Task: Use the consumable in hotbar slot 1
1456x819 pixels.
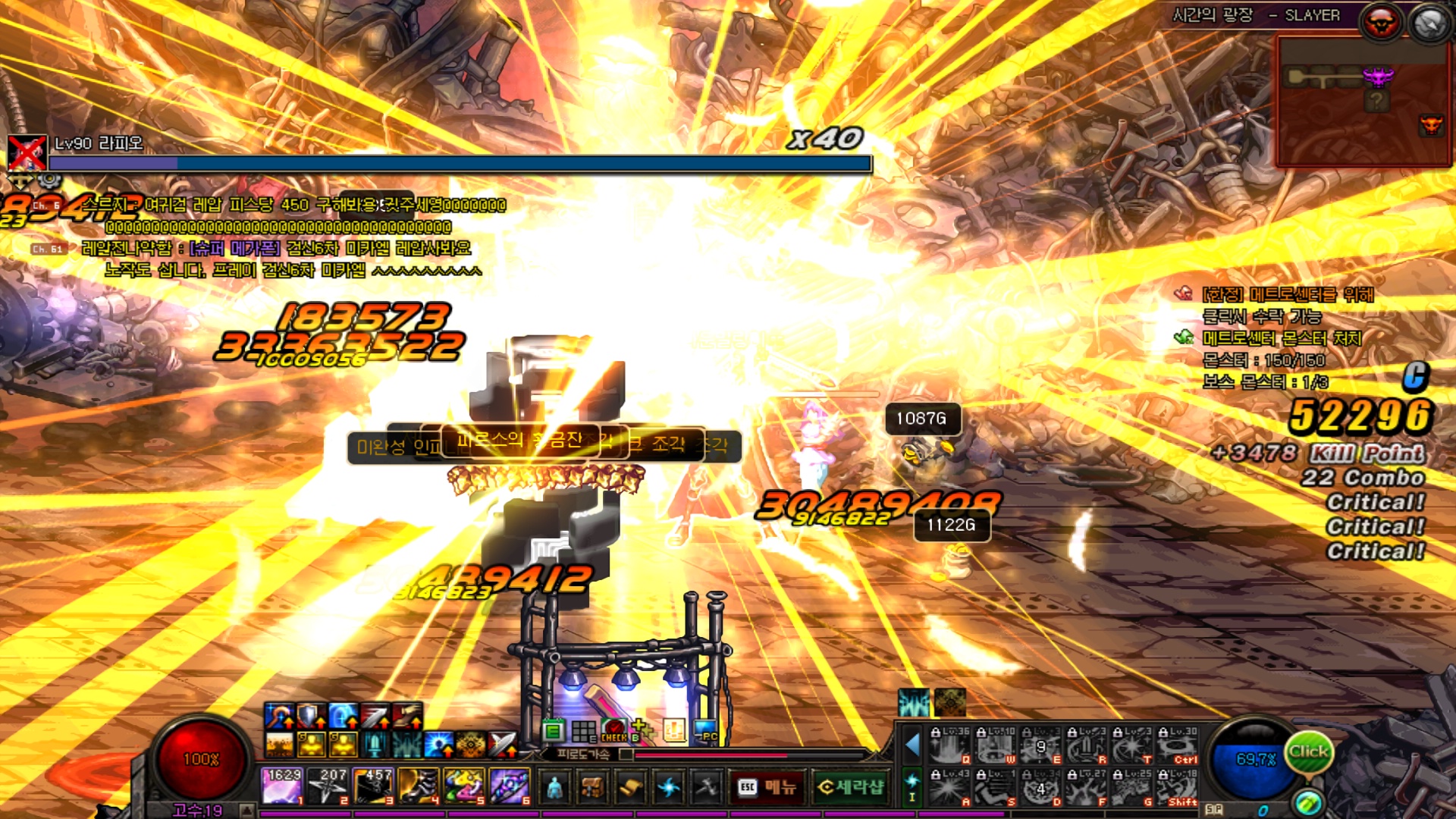Action: tap(283, 786)
